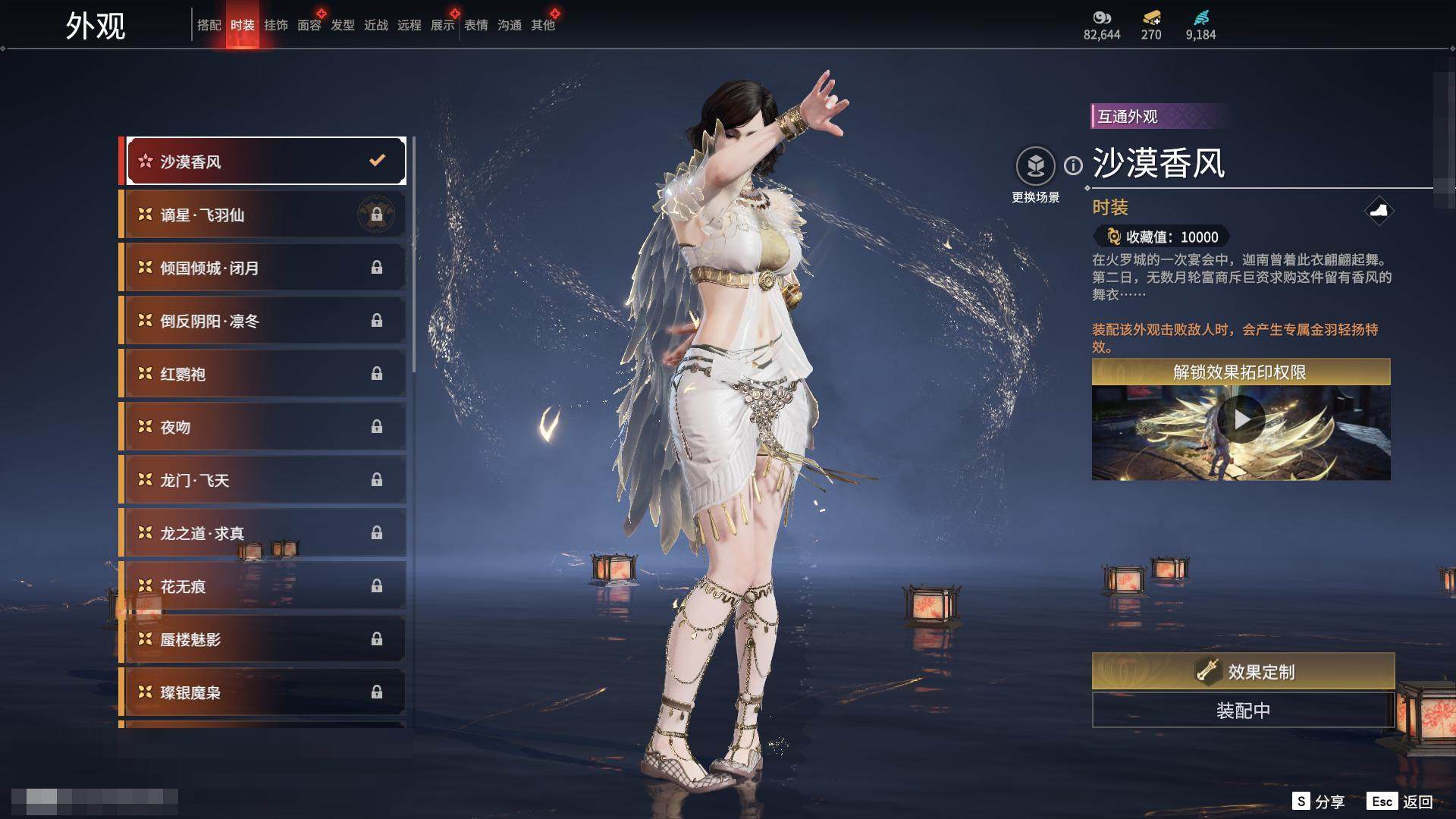The height and width of the screenshot is (819, 1456).
Task: Switch to the 搭配 tab
Action: click(209, 25)
